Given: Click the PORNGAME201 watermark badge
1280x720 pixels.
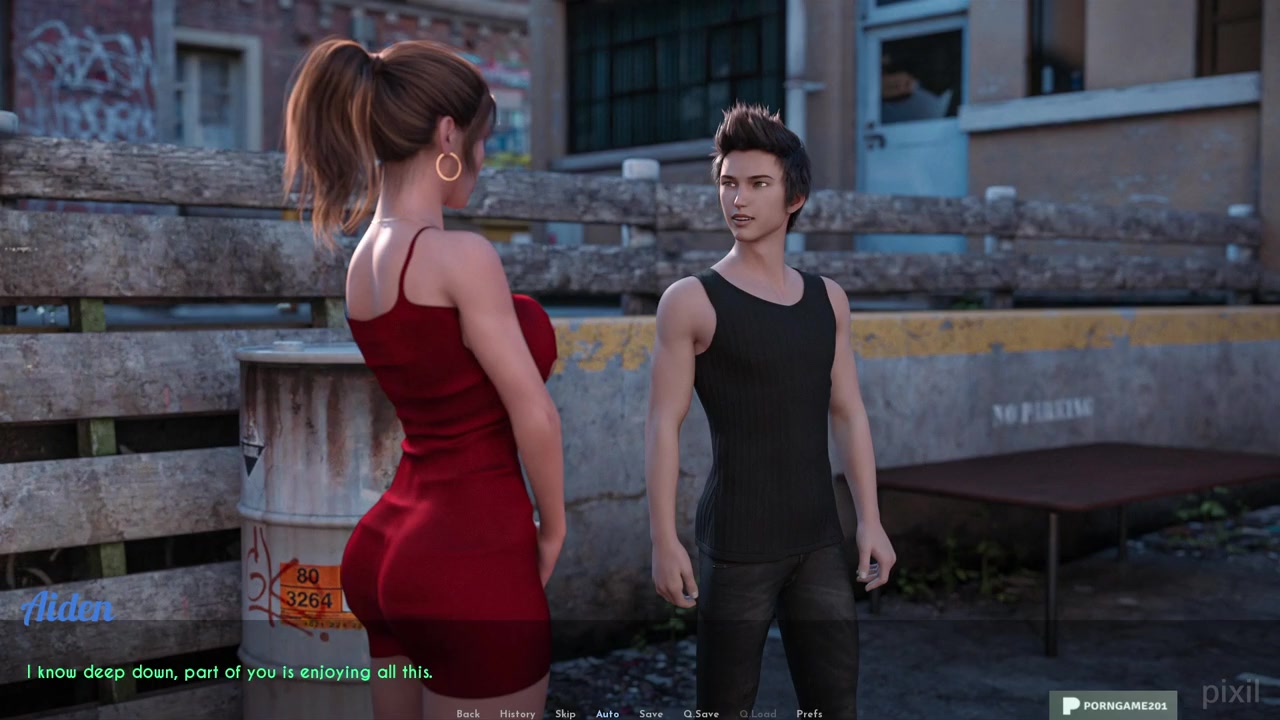Looking at the screenshot, I should pos(1113,705).
